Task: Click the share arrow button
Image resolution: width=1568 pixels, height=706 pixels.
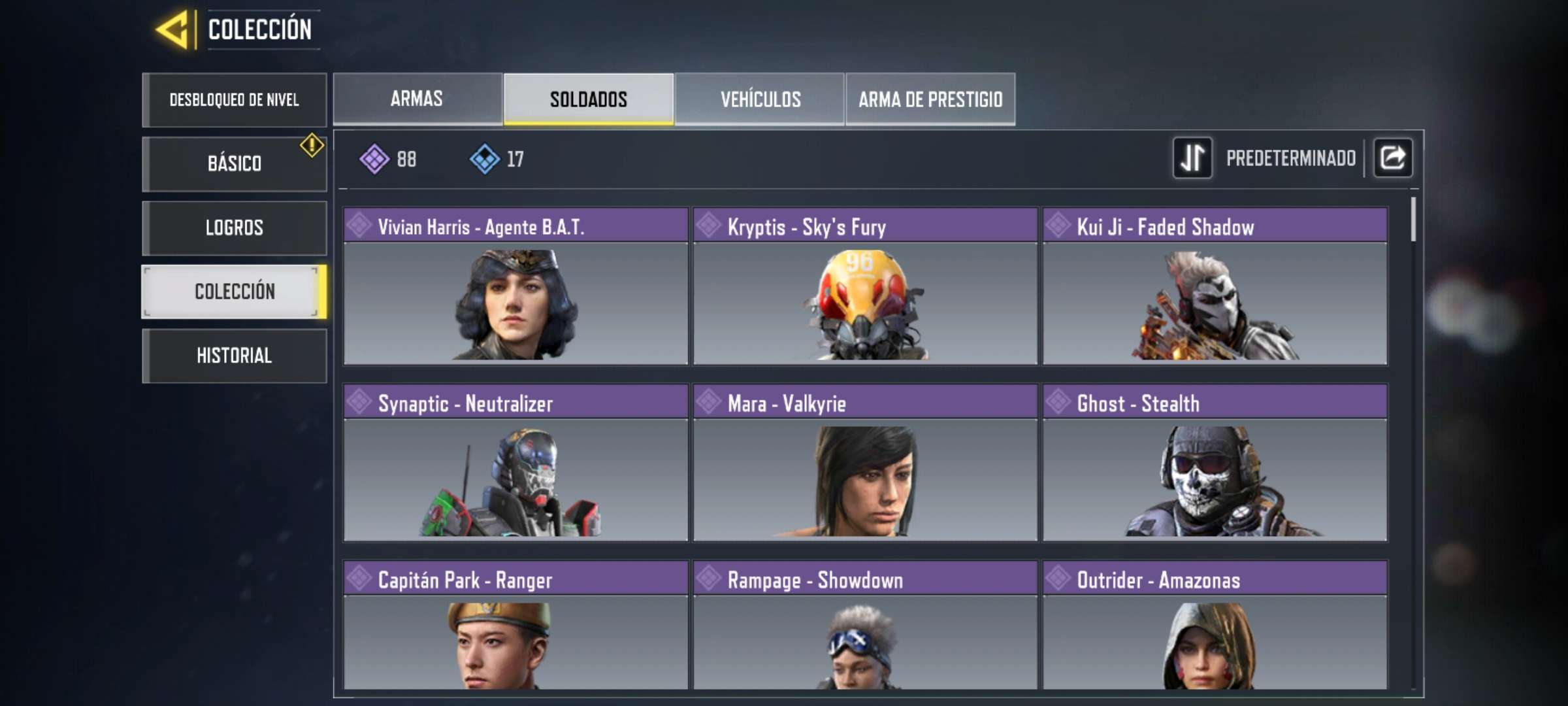Action: pos(1393,158)
